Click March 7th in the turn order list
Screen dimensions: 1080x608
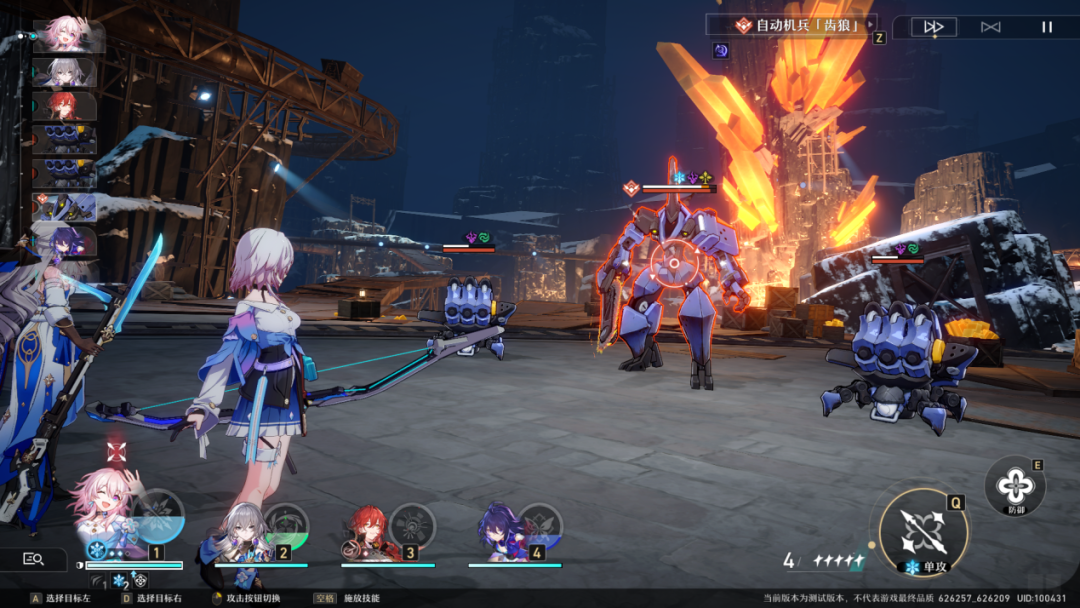click(68, 37)
